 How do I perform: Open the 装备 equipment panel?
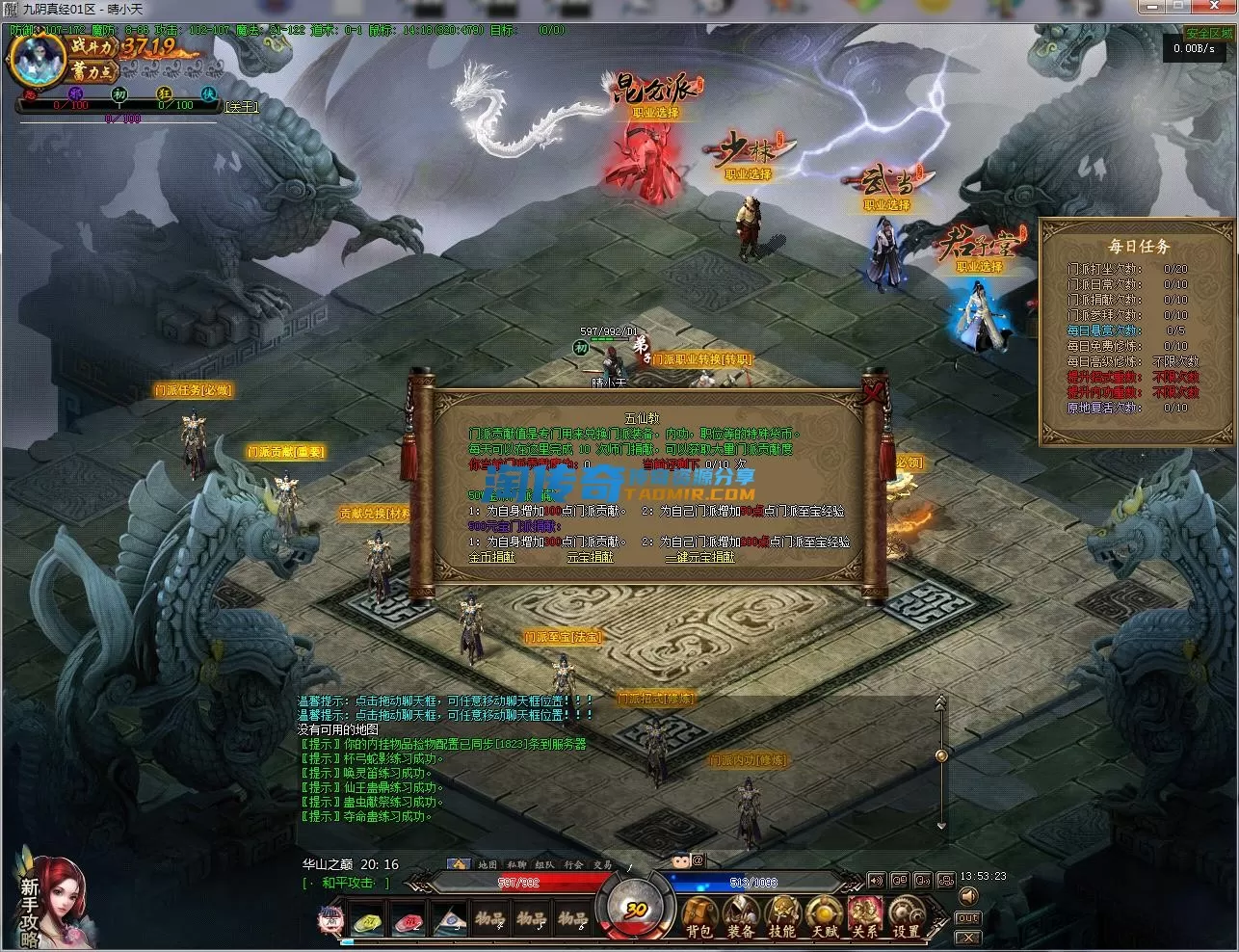click(x=741, y=916)
